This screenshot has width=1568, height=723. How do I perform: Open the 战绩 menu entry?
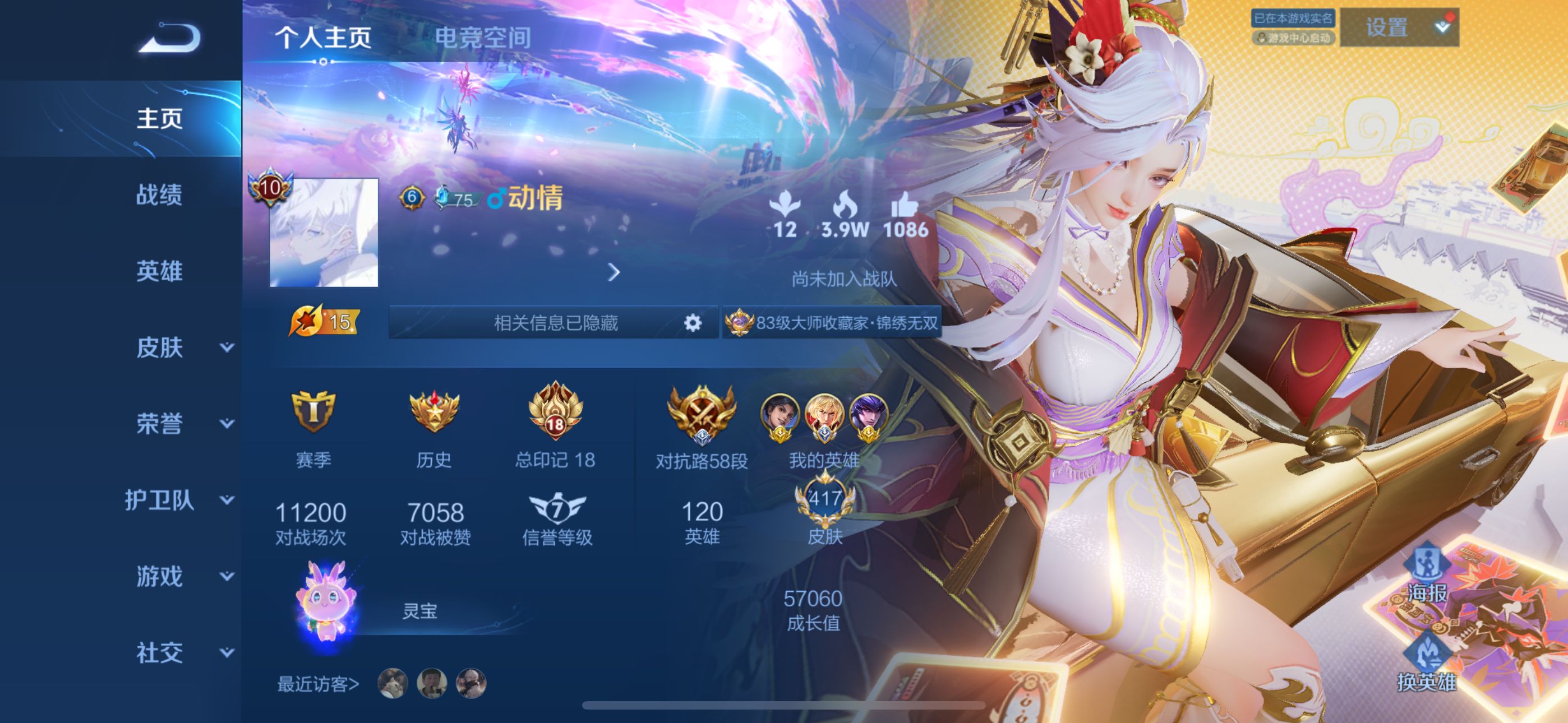[x=159, y=194]
